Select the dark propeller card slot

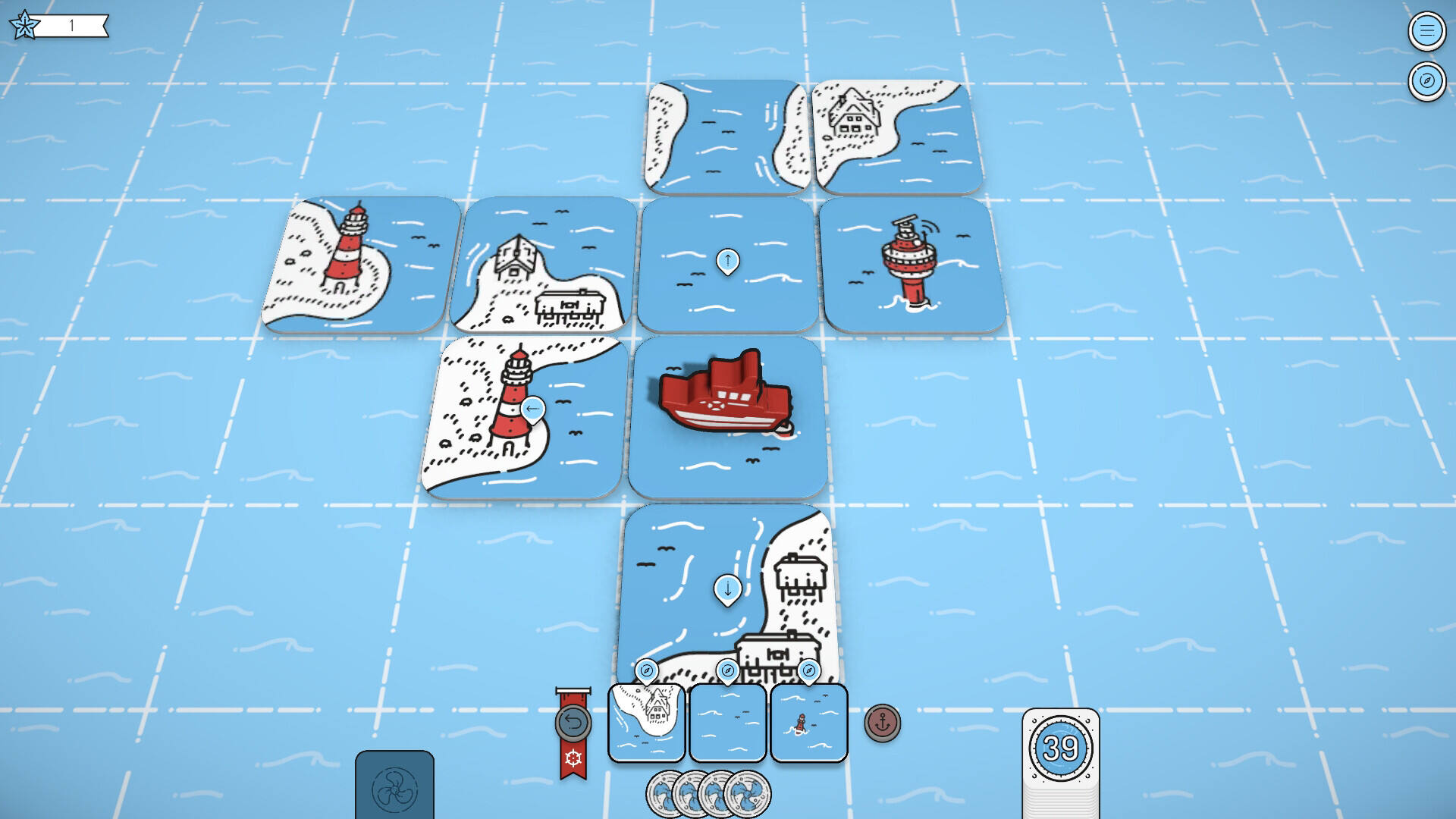click(x=394, y=786)
